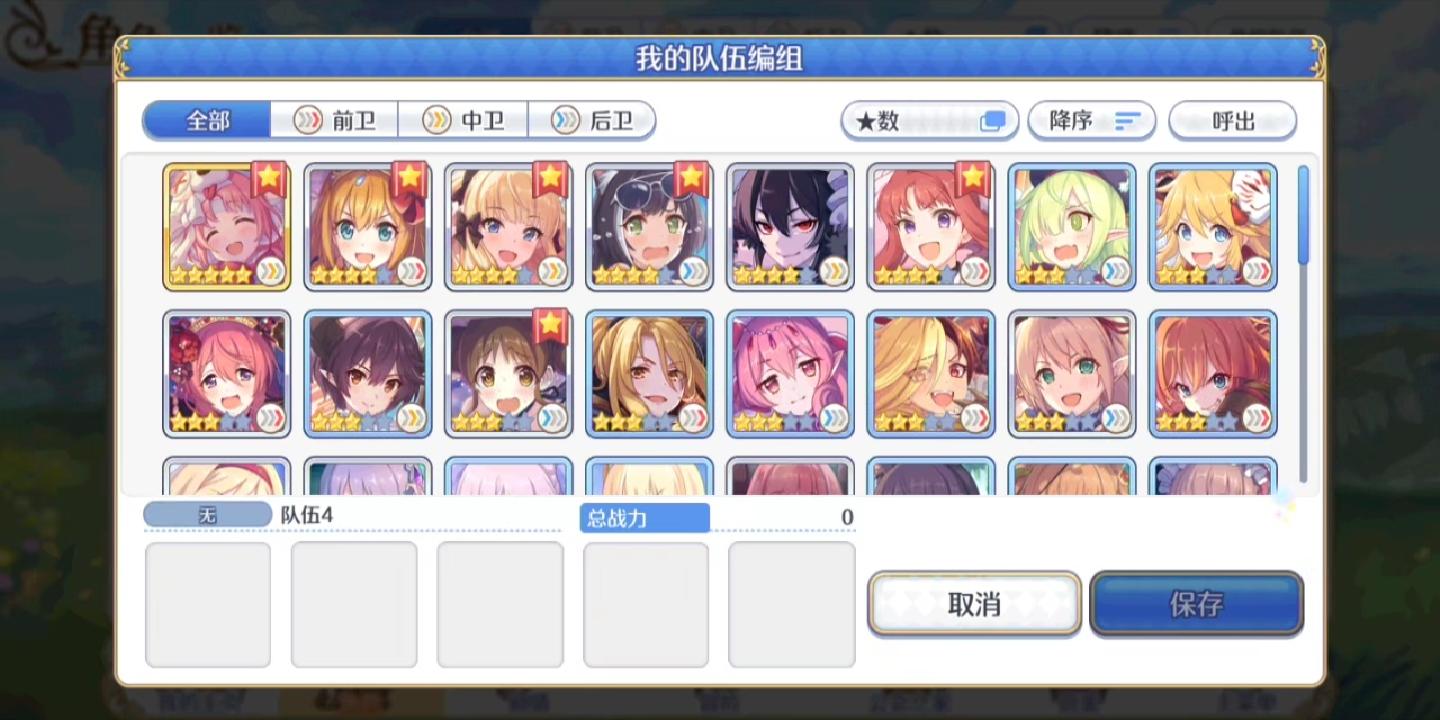Screen dimensions: 1440x720
Task: Click the chevron on the pink-haired character in row two
Action: coord(269,420)
